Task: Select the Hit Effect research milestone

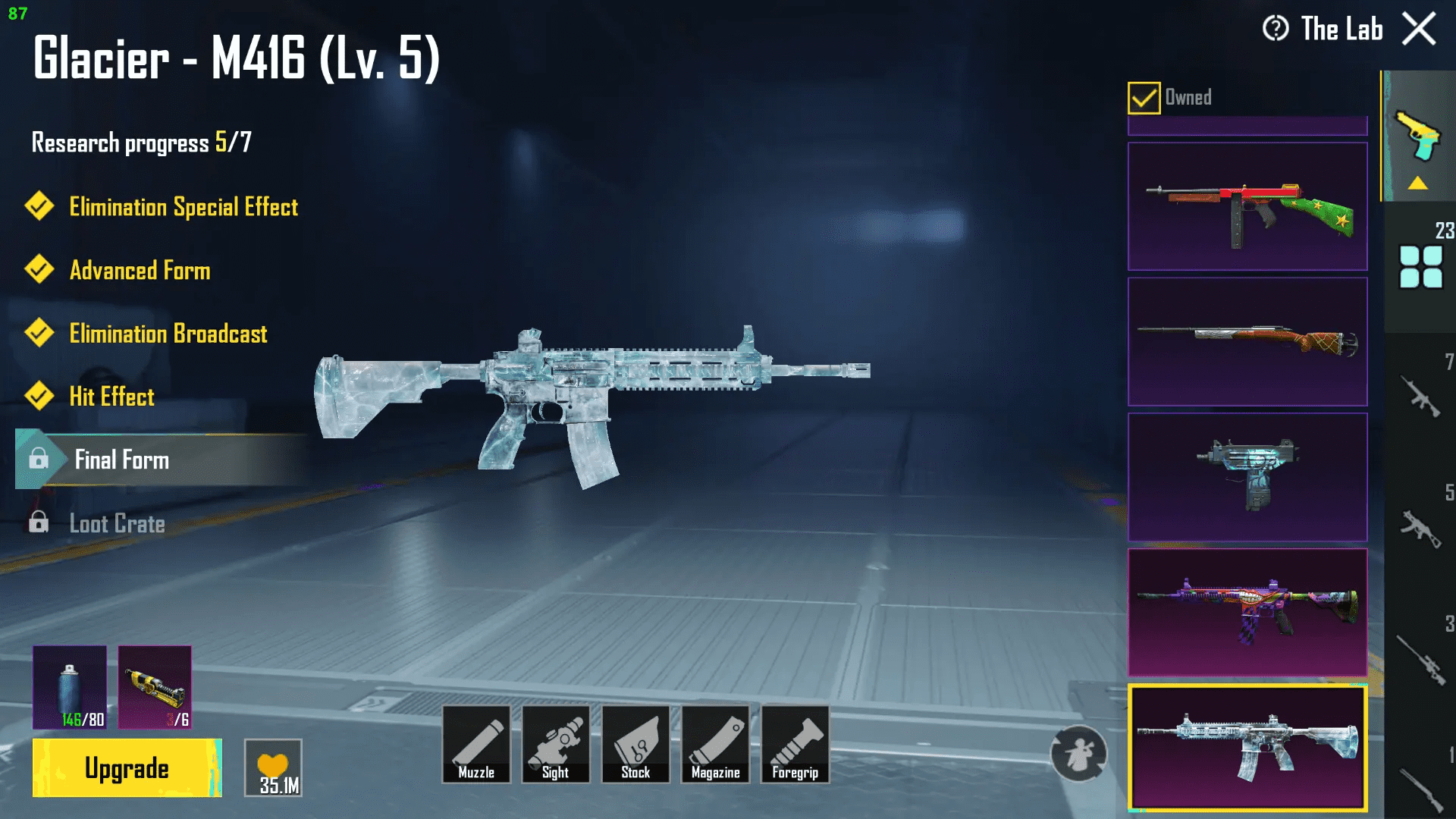Action: pos(111,397)
